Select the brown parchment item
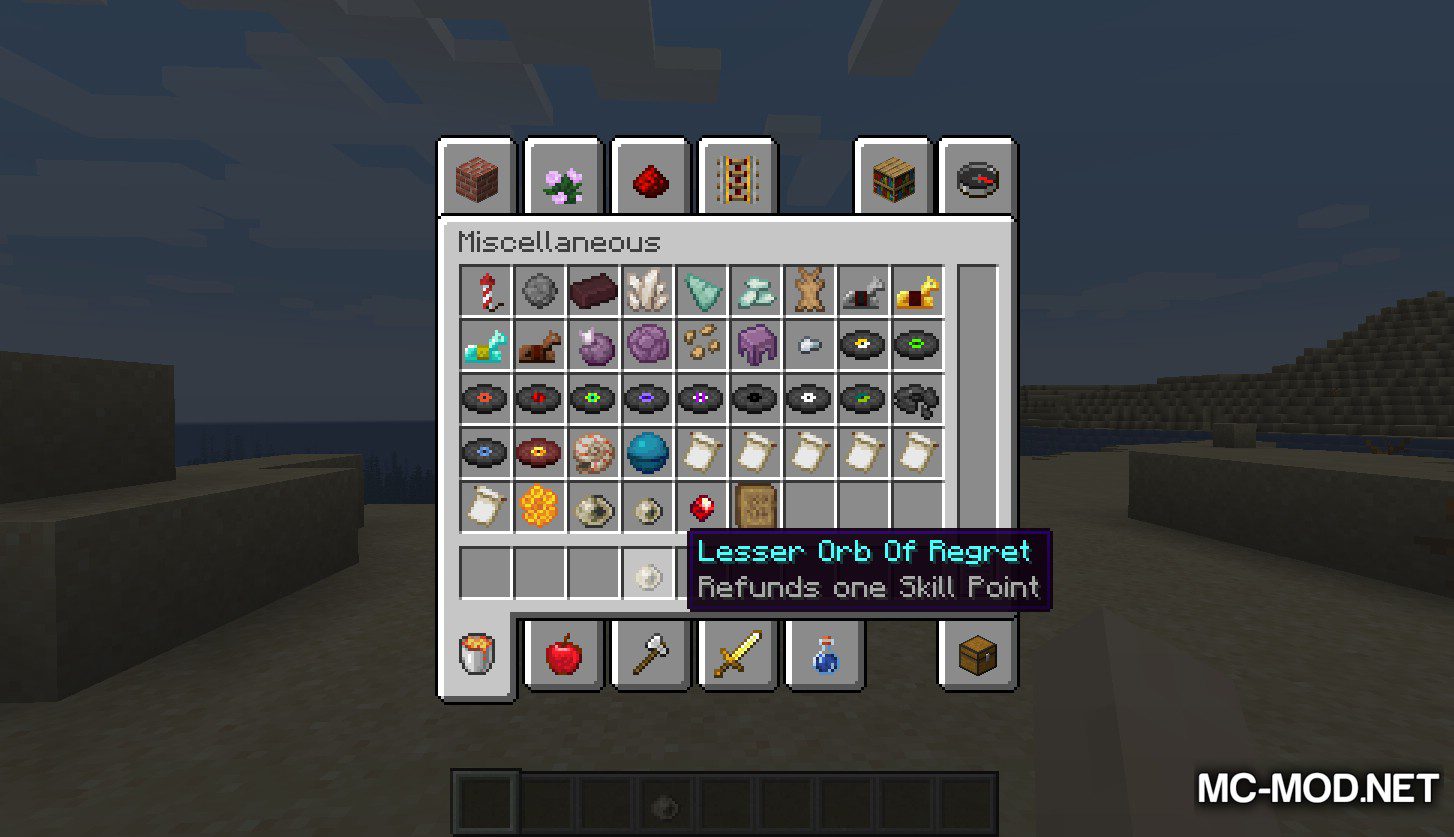Screen dimensions: 1454x837 756,507
